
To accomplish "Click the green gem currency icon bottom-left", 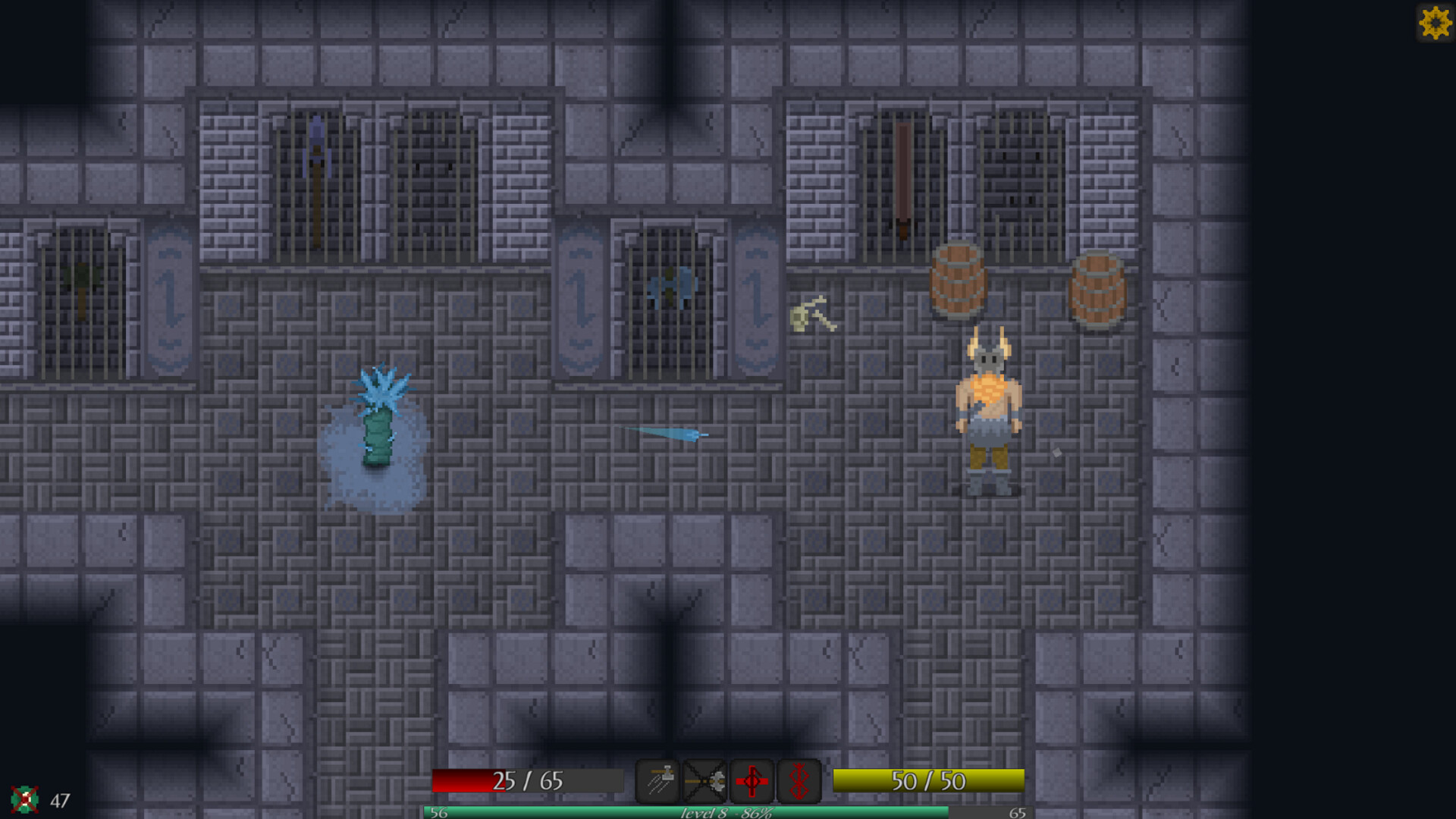I will [x=25, y=799].
